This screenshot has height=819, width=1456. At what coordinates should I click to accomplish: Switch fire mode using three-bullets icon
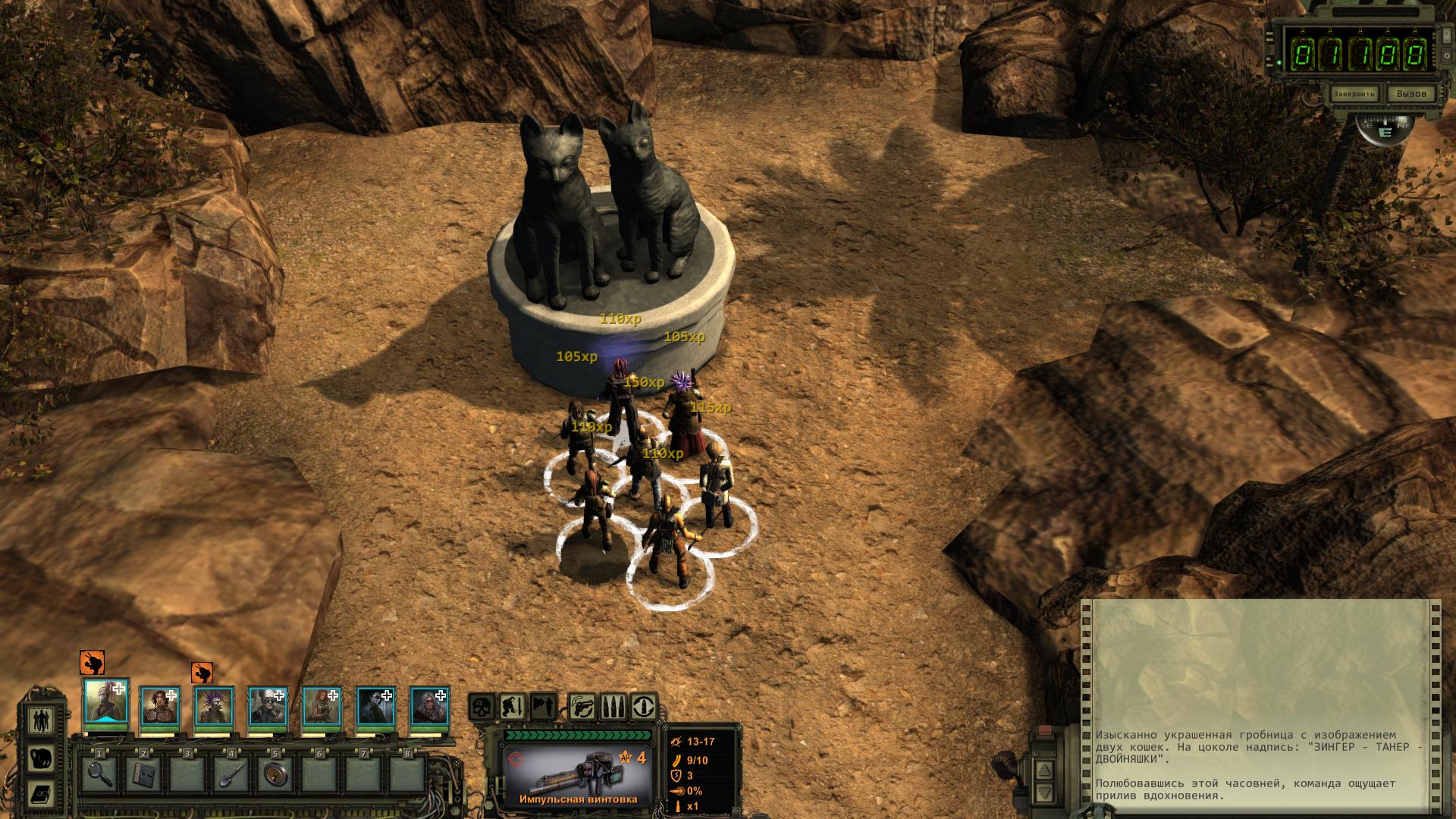coord(613,708)
